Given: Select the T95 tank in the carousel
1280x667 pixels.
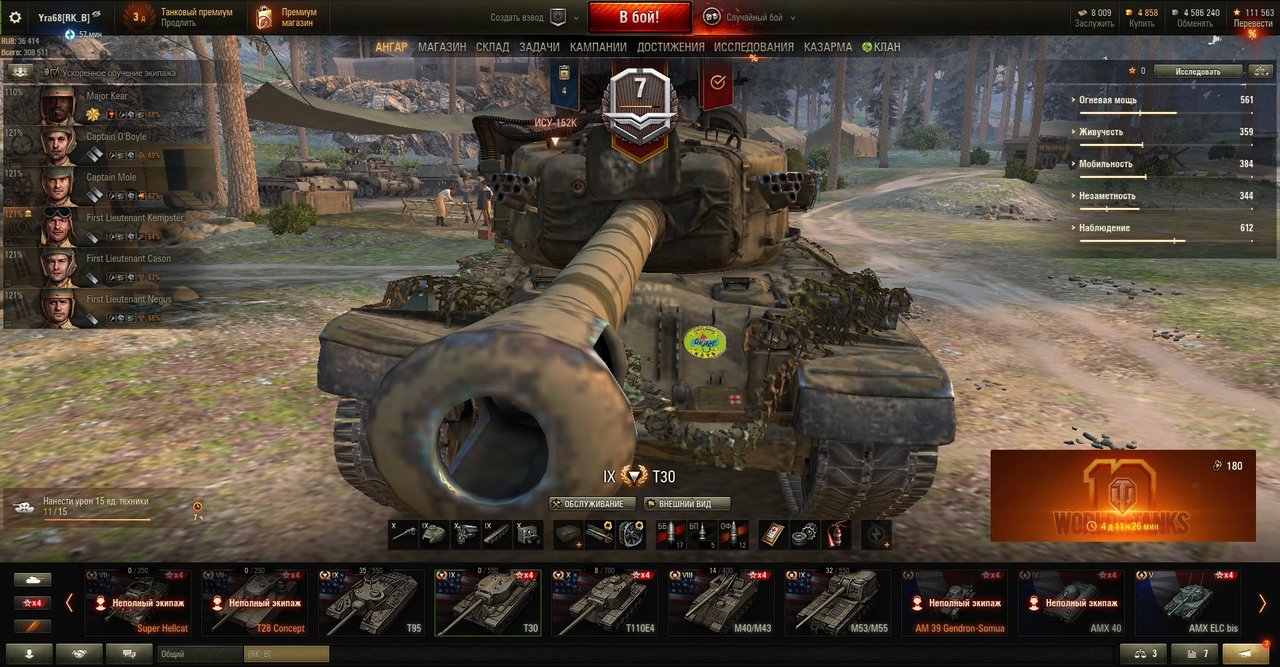Looking at the screenshot, I should [371, 603].
